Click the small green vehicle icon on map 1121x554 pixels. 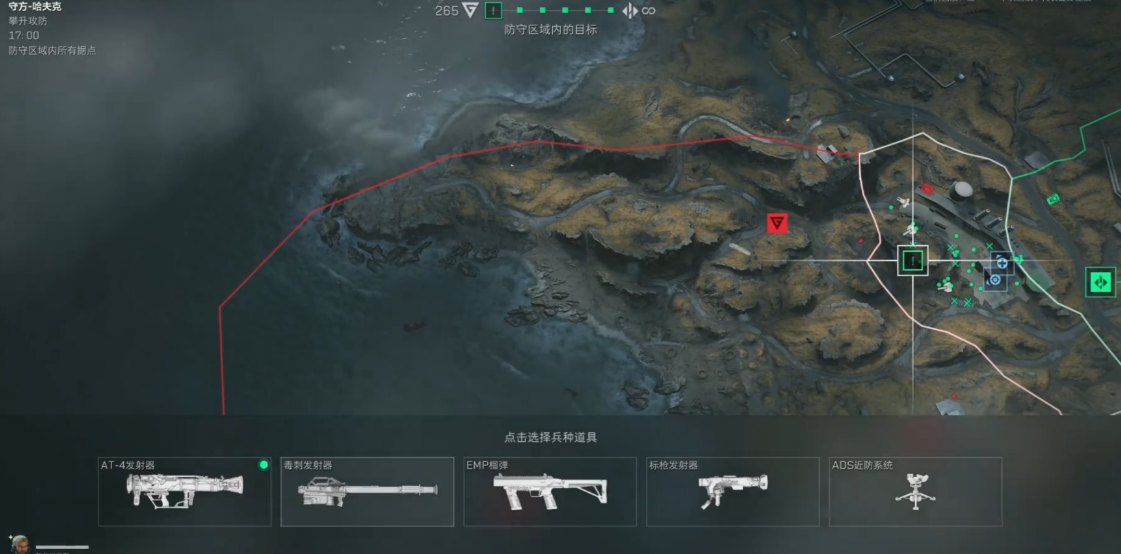[x=1053, y=200]
